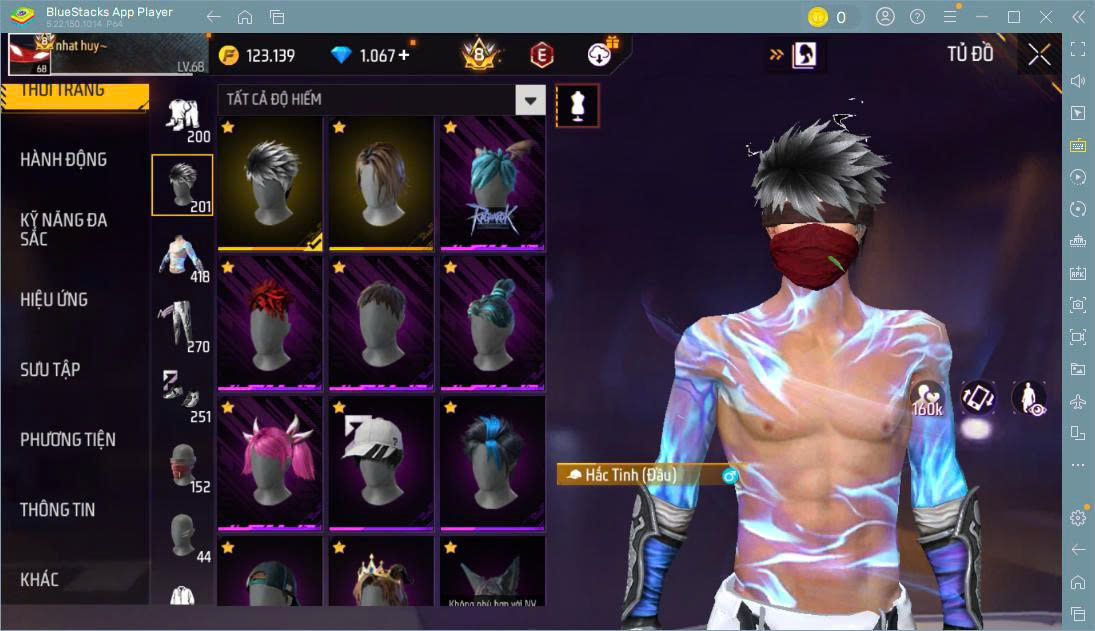Click the mannequin preview icon
This screenshot has width=1095, height=631.
(x=577, y=105)
